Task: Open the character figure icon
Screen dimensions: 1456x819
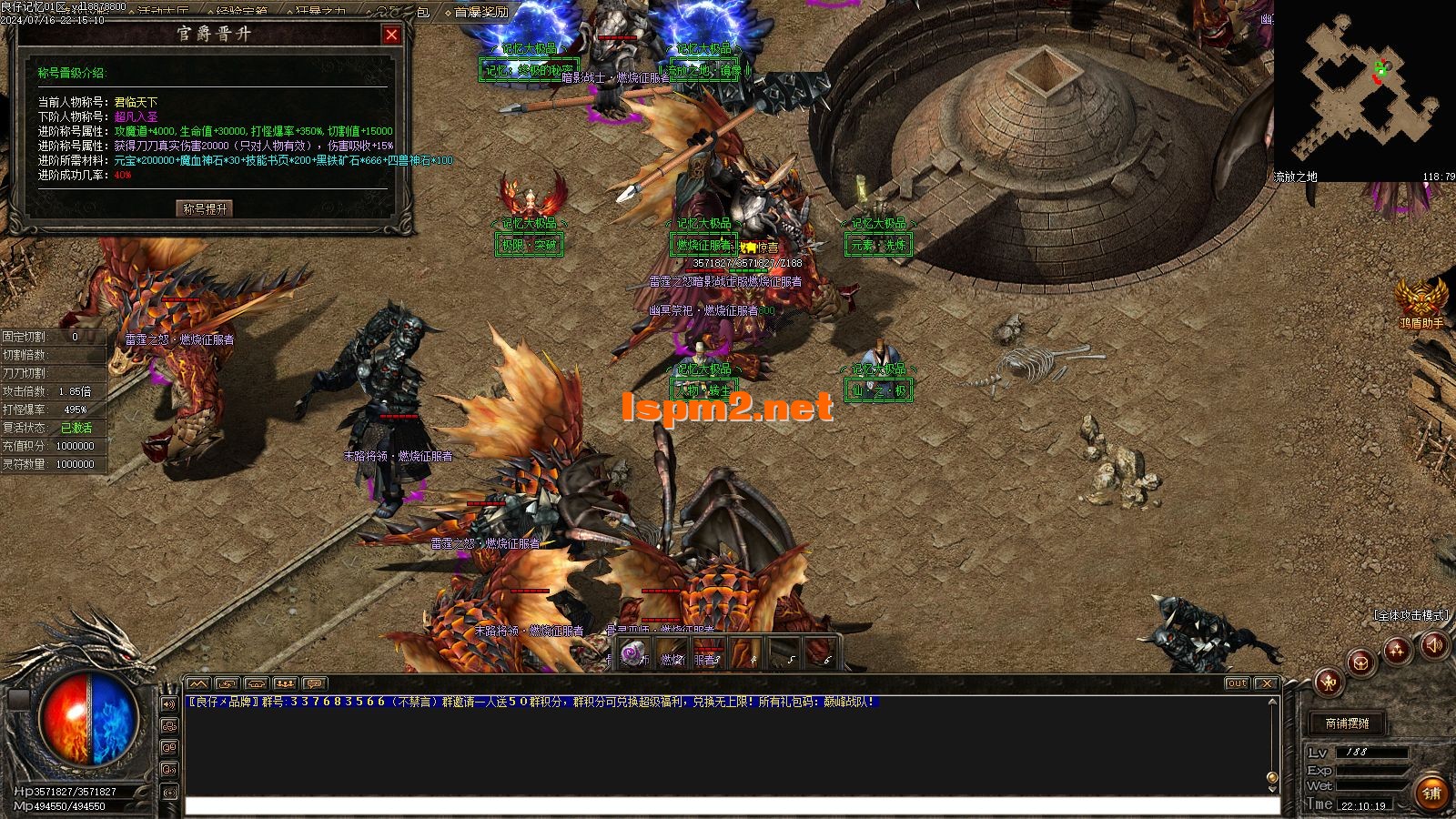Action: click(x=1330, y=681)
